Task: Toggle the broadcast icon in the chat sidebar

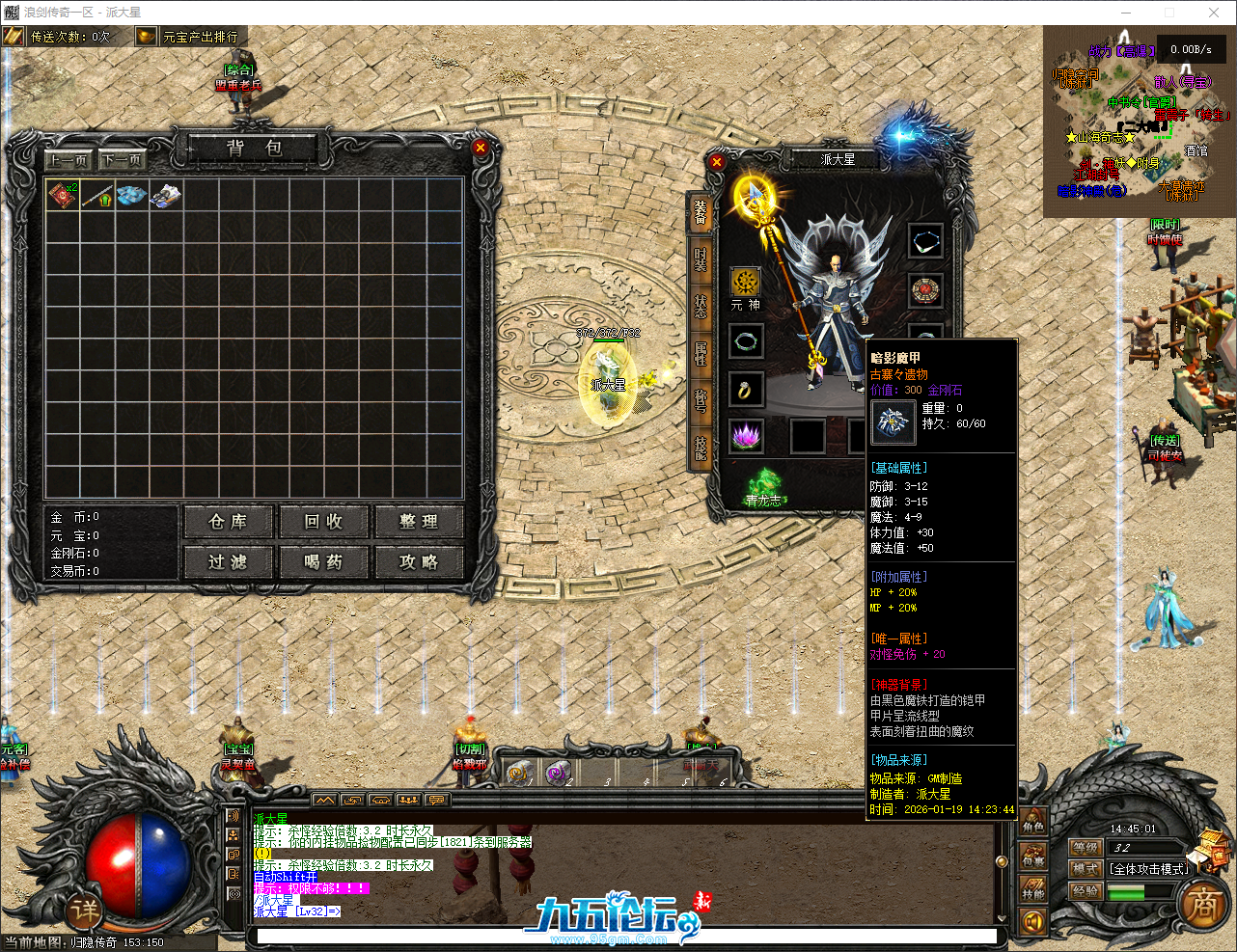Action: coord(233,892)
